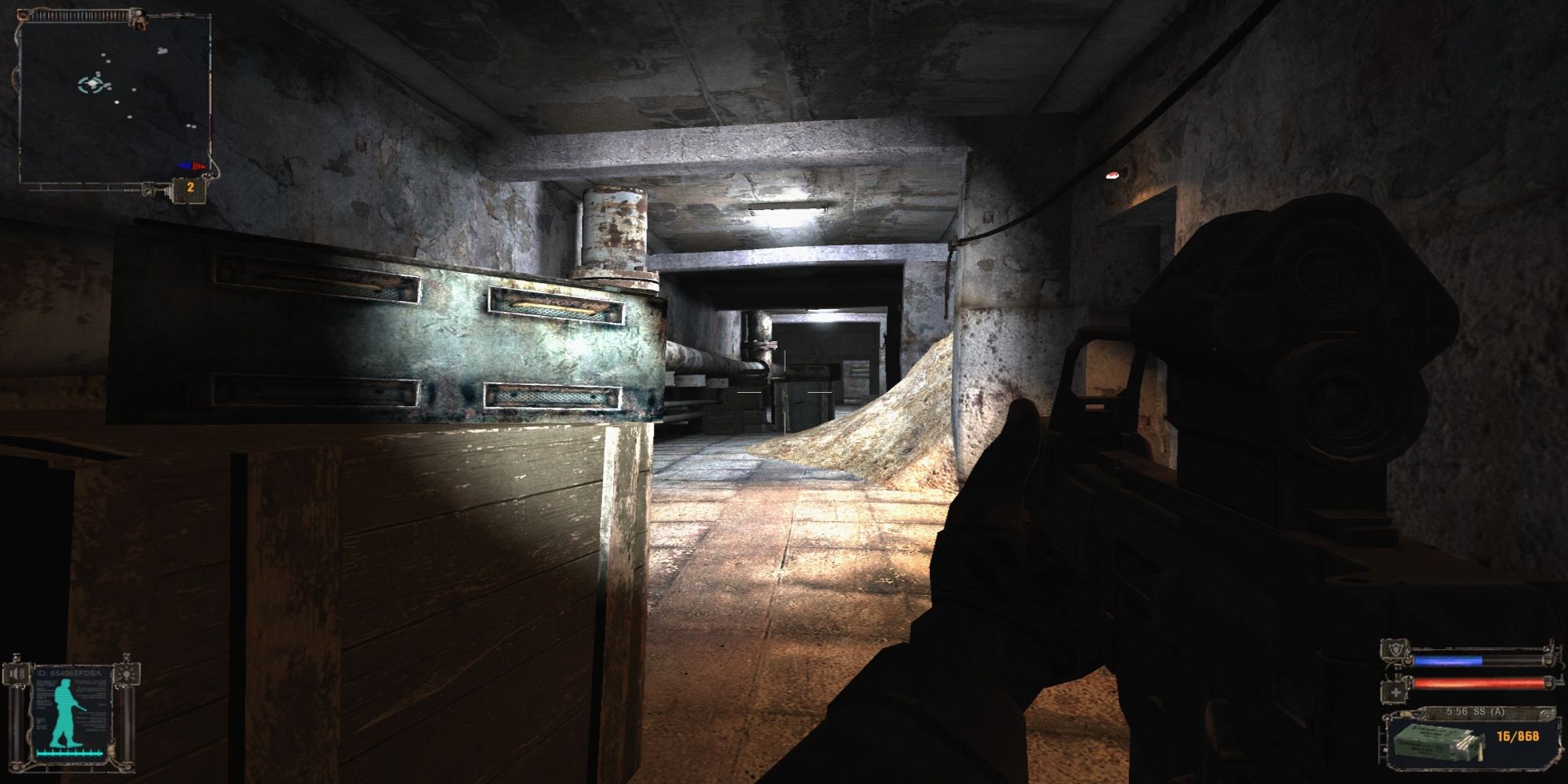
Task: Click the teal player silhouette on the PDA panel
Action: click(x=65, y=710)
